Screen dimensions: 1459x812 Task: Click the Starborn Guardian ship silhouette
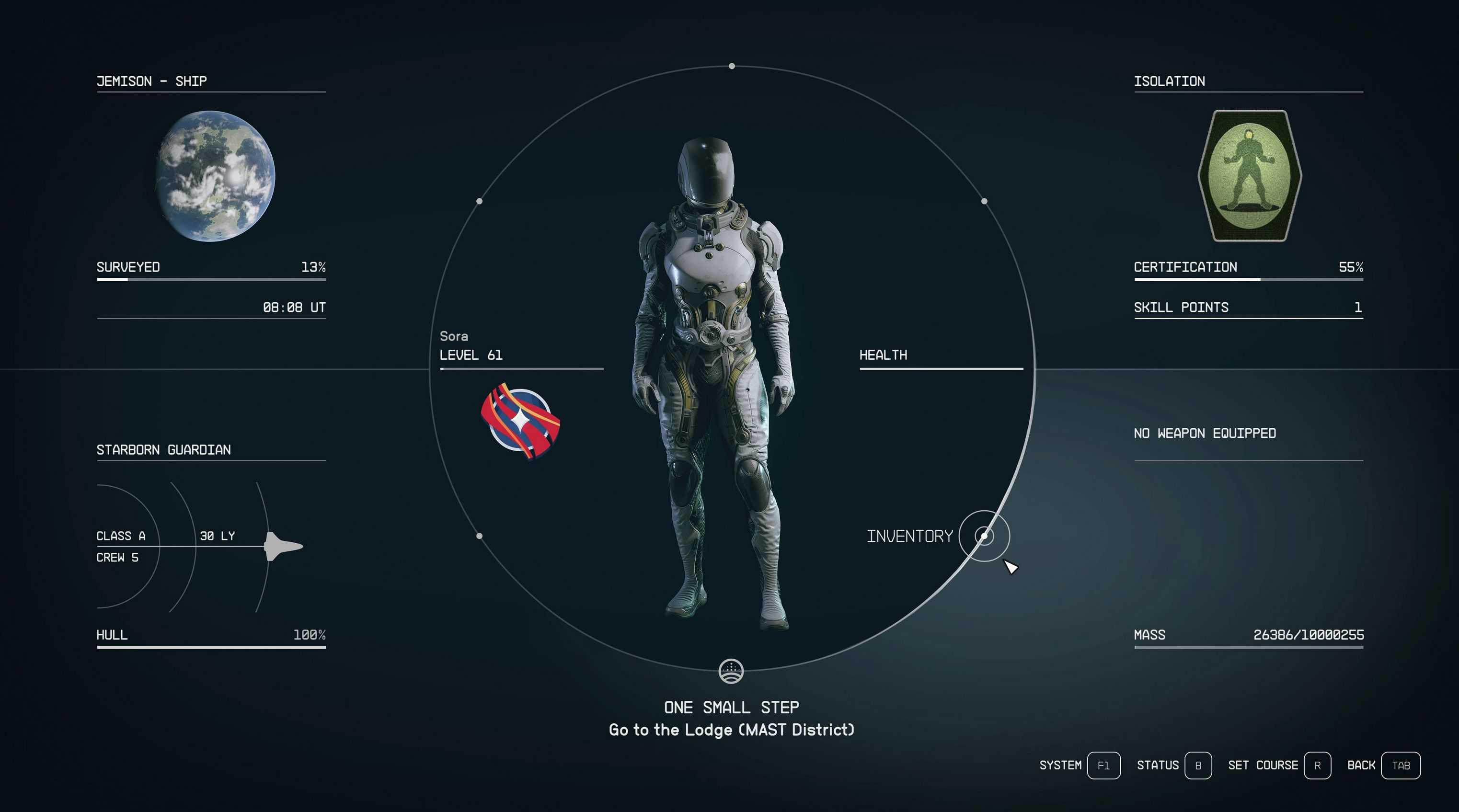tap(283, 547)
